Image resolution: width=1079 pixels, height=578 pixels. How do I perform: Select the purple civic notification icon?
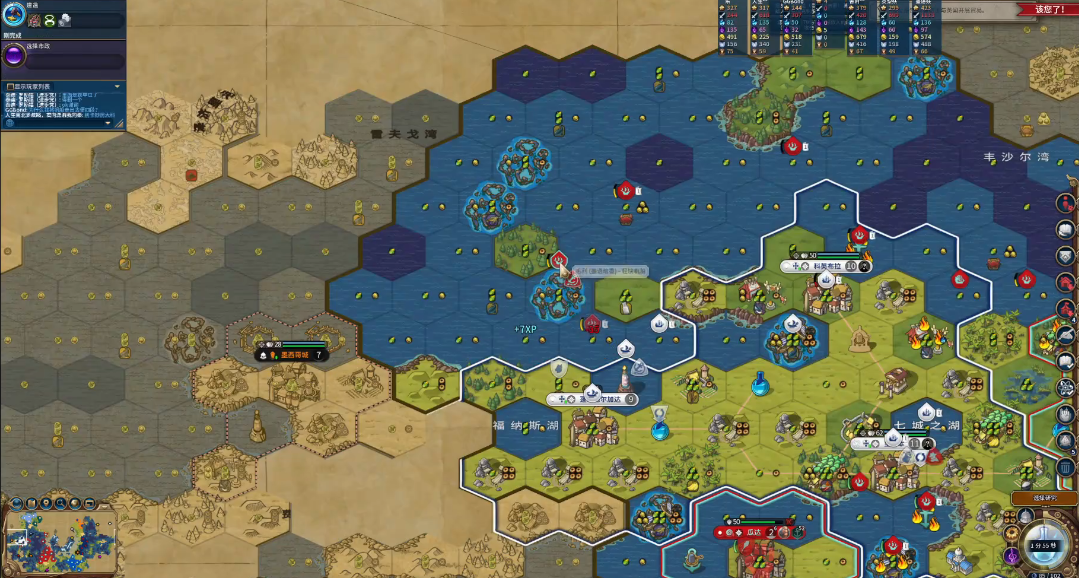point(1011,555)
